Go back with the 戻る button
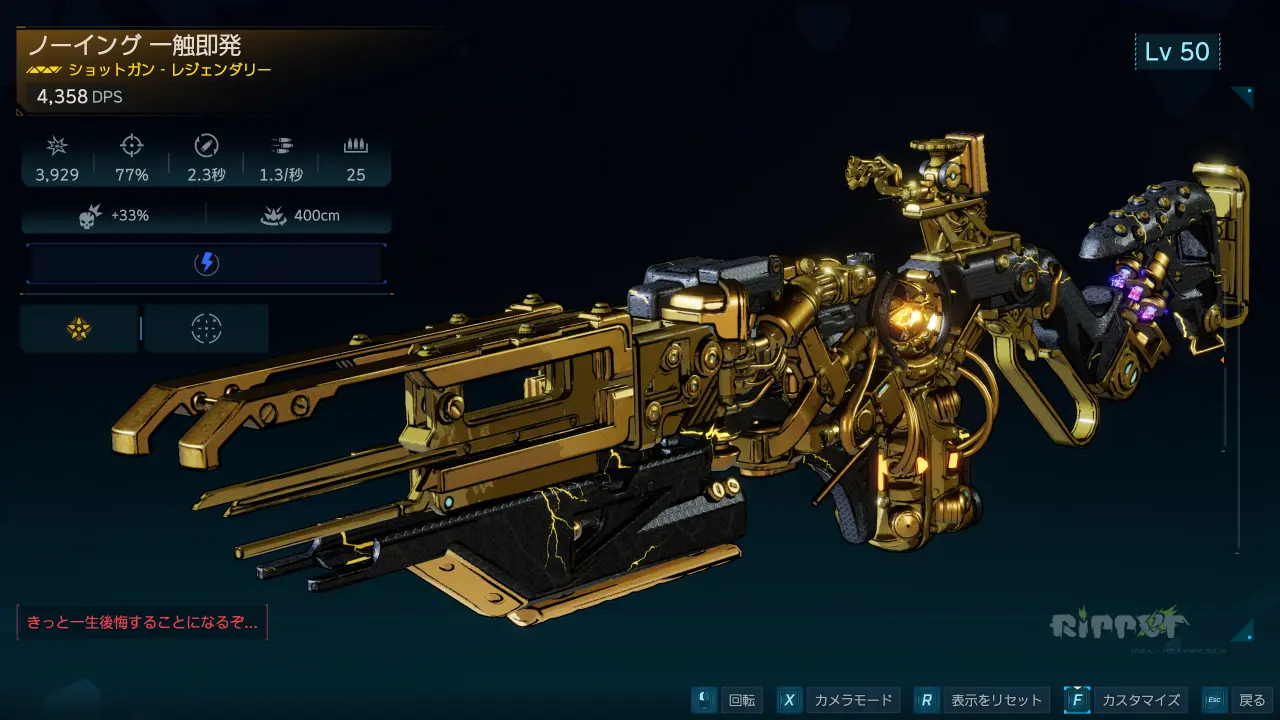Viewport: 1280px width, 720px height. point(1237,700)
